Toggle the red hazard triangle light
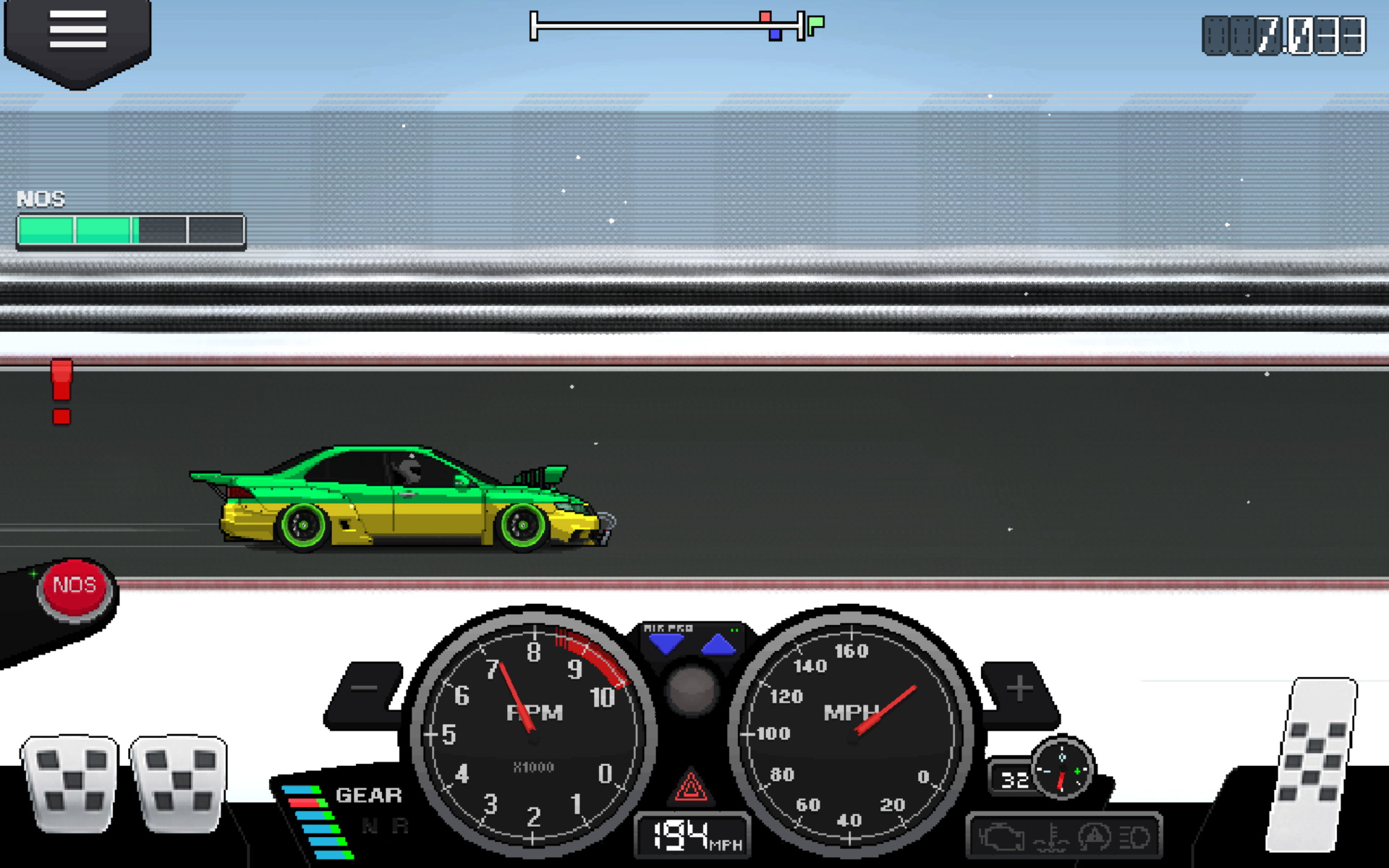Viewport: 1389px width, 868px height. [691, 787]
